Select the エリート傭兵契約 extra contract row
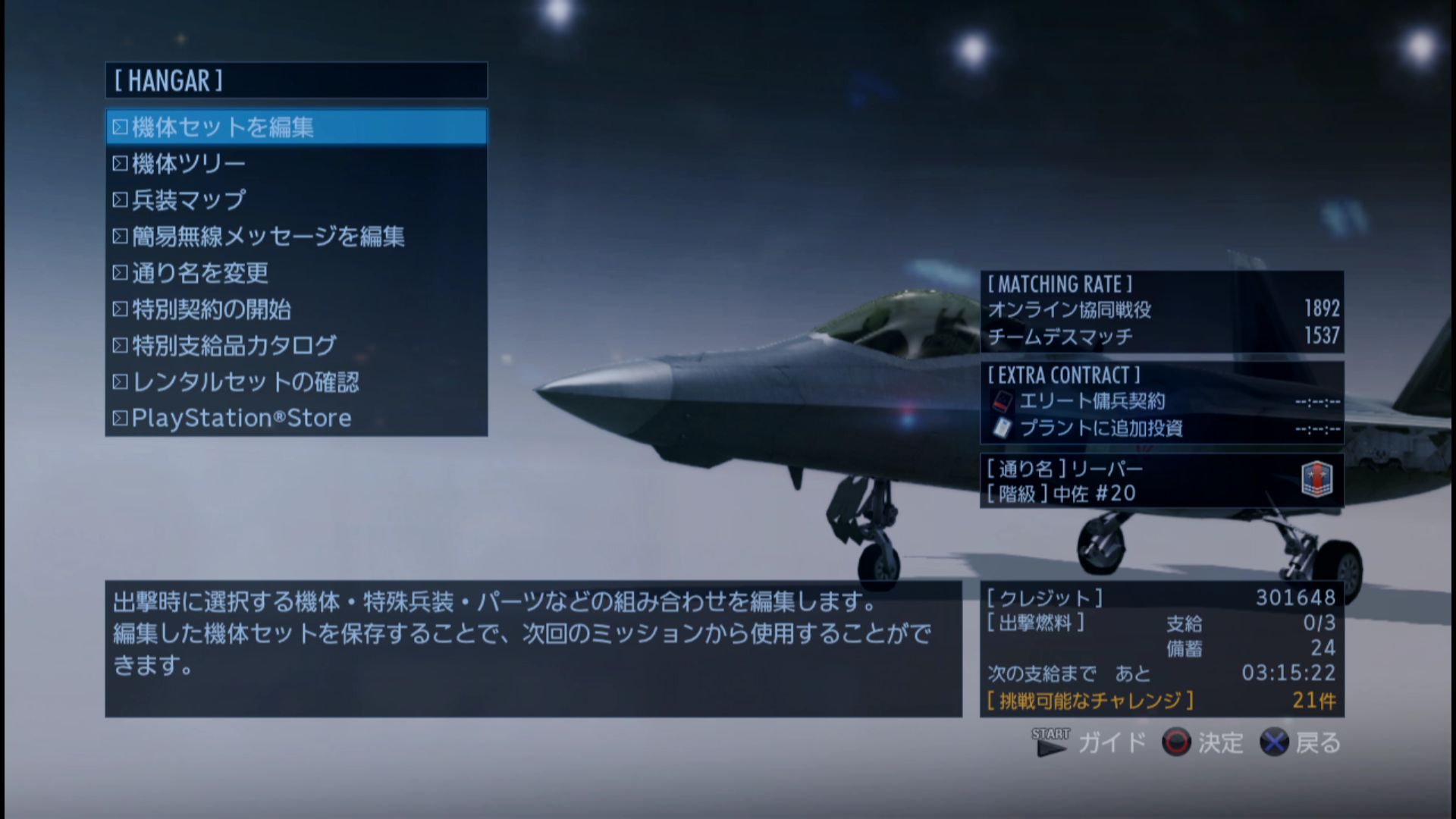The width and height of the screenshot is (1456, 819). coord(1161,401)
